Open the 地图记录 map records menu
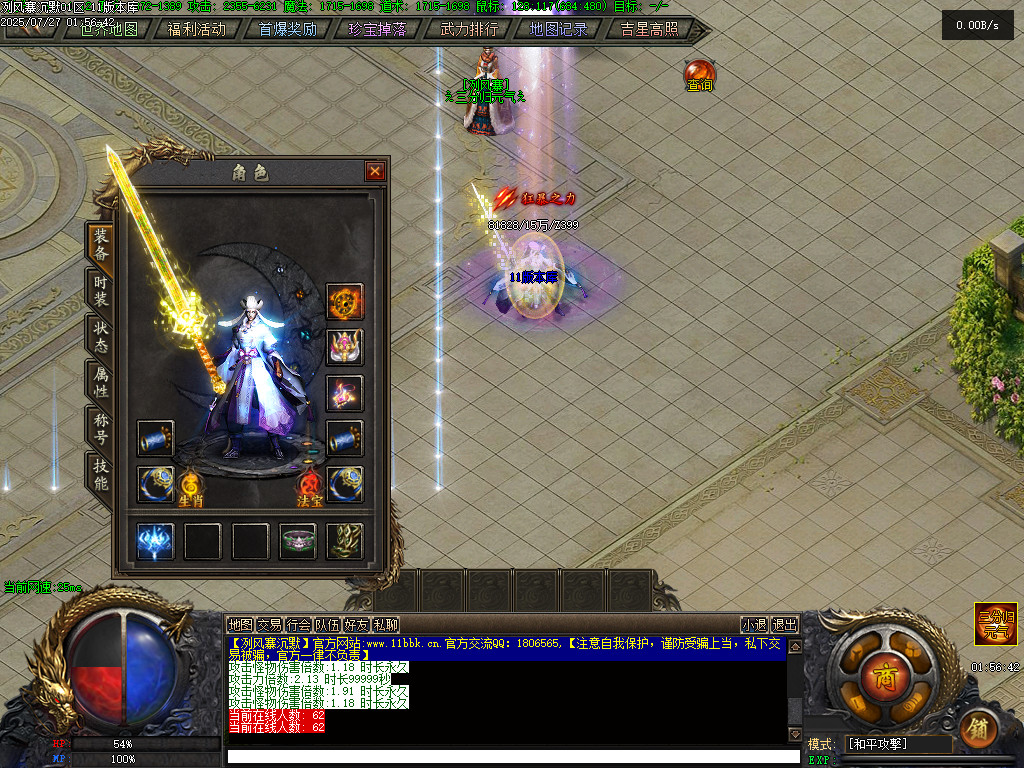 coord(558,29)
